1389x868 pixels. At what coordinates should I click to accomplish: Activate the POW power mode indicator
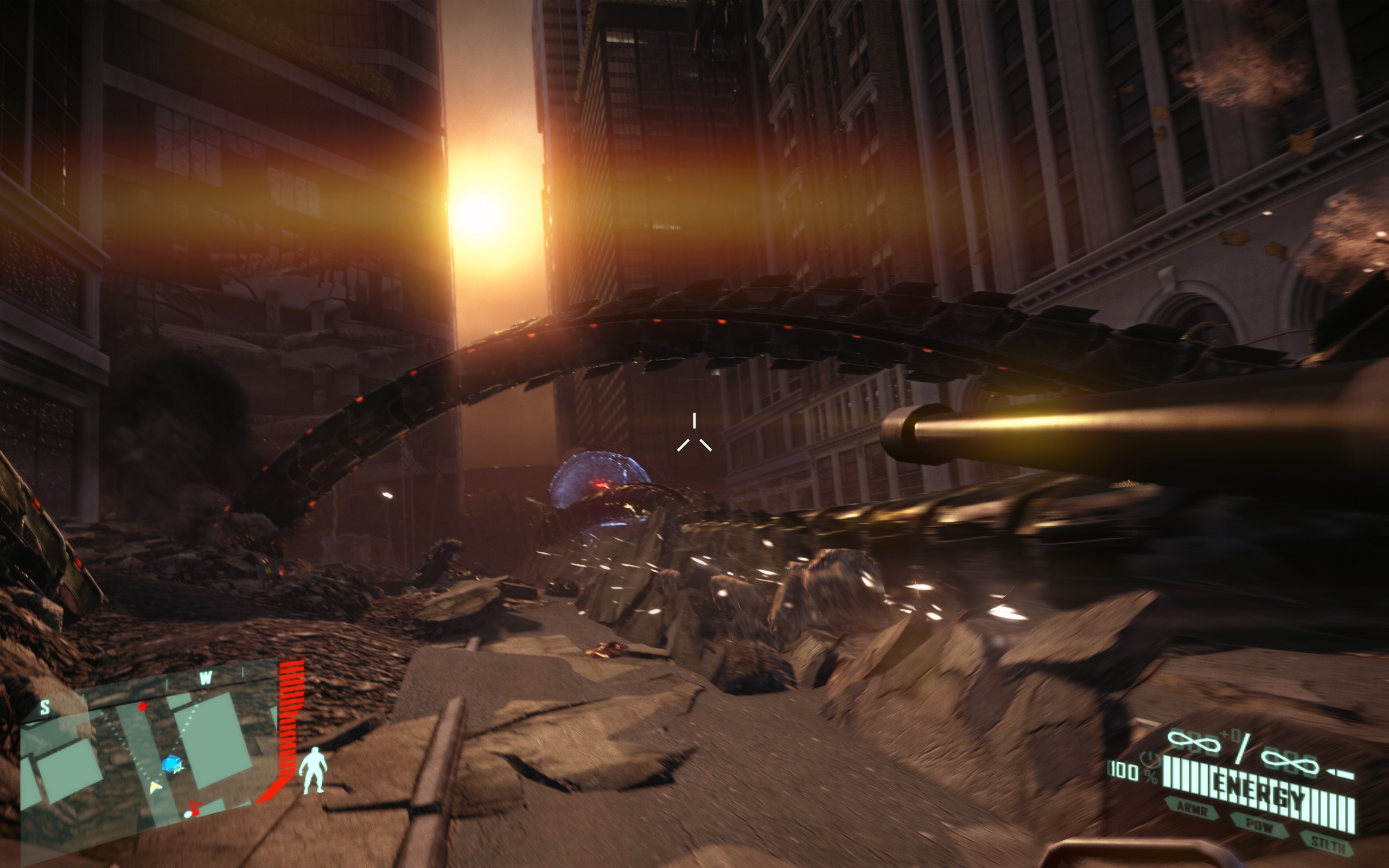1259,826
